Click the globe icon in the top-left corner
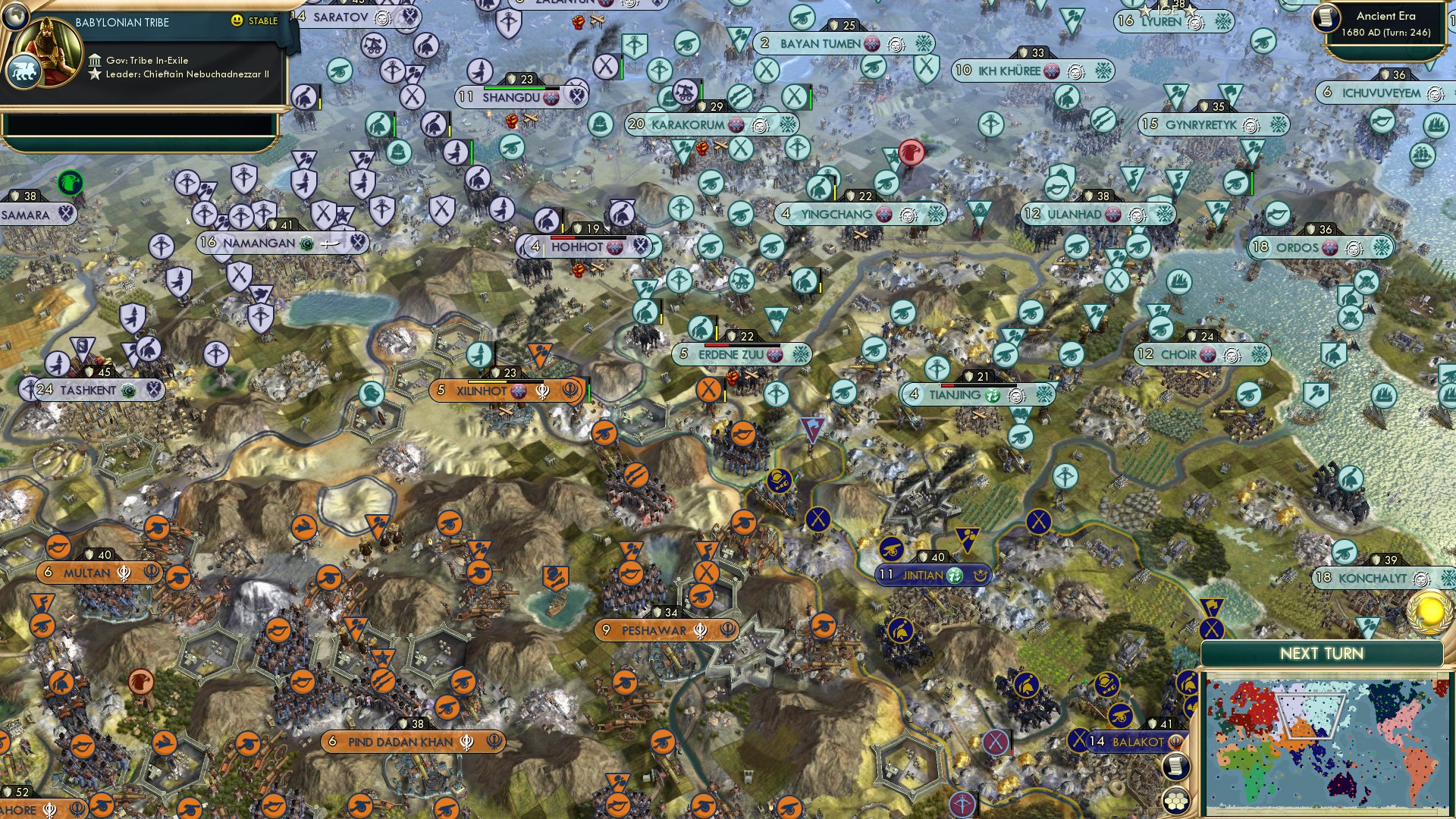The image size is (1456, 819). point(15,17)
